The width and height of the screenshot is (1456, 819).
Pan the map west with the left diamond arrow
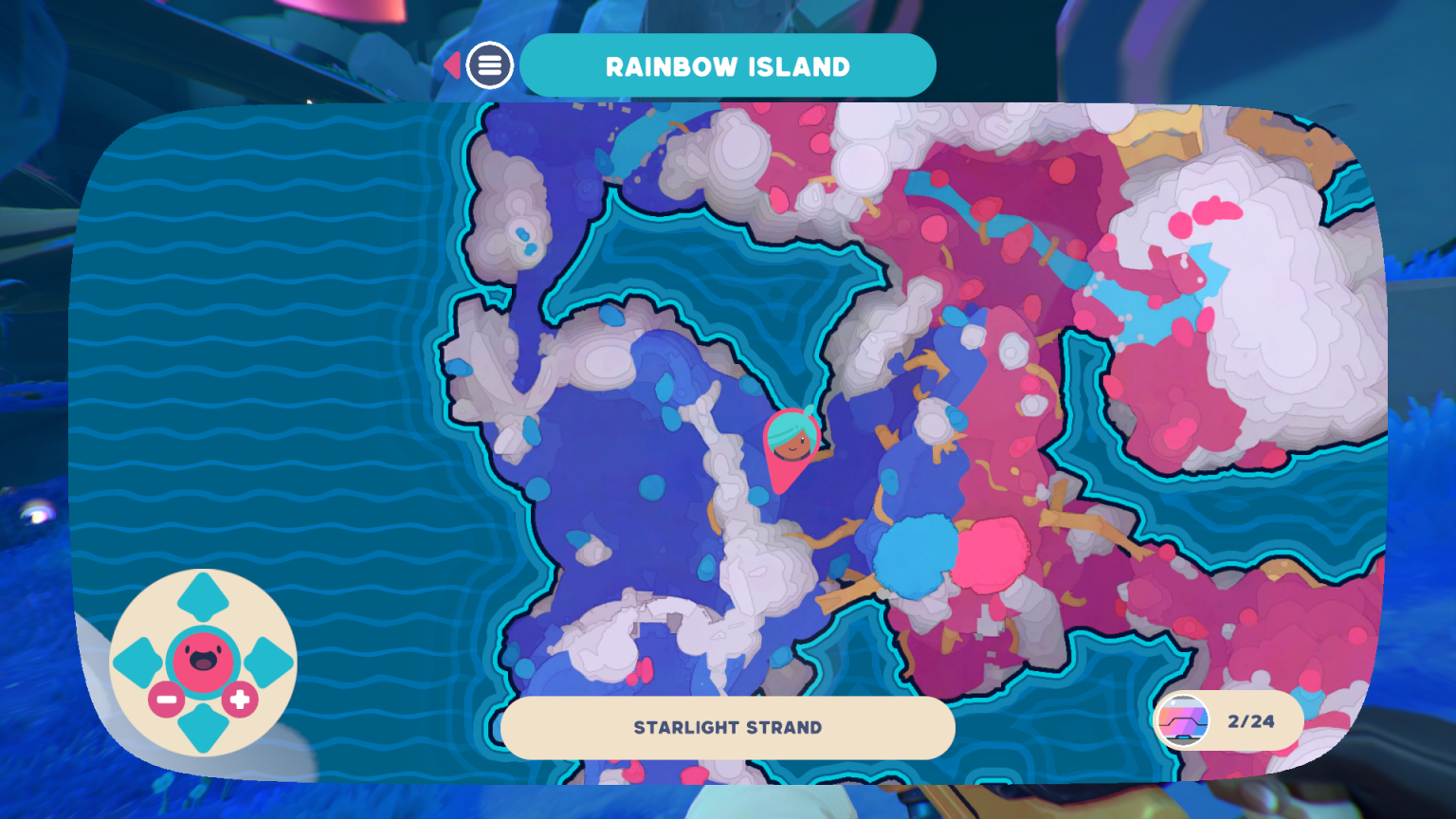coord(136,659)
